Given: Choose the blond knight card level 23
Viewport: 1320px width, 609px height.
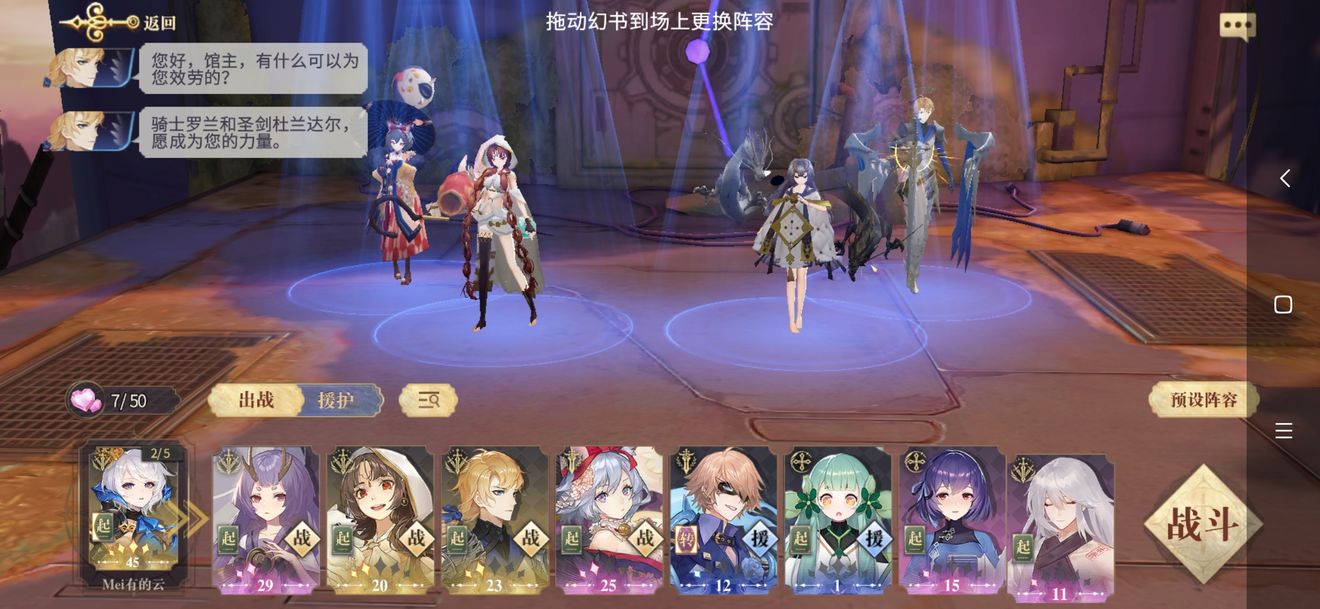Looking at the screenshot, I should coord(494,520).
